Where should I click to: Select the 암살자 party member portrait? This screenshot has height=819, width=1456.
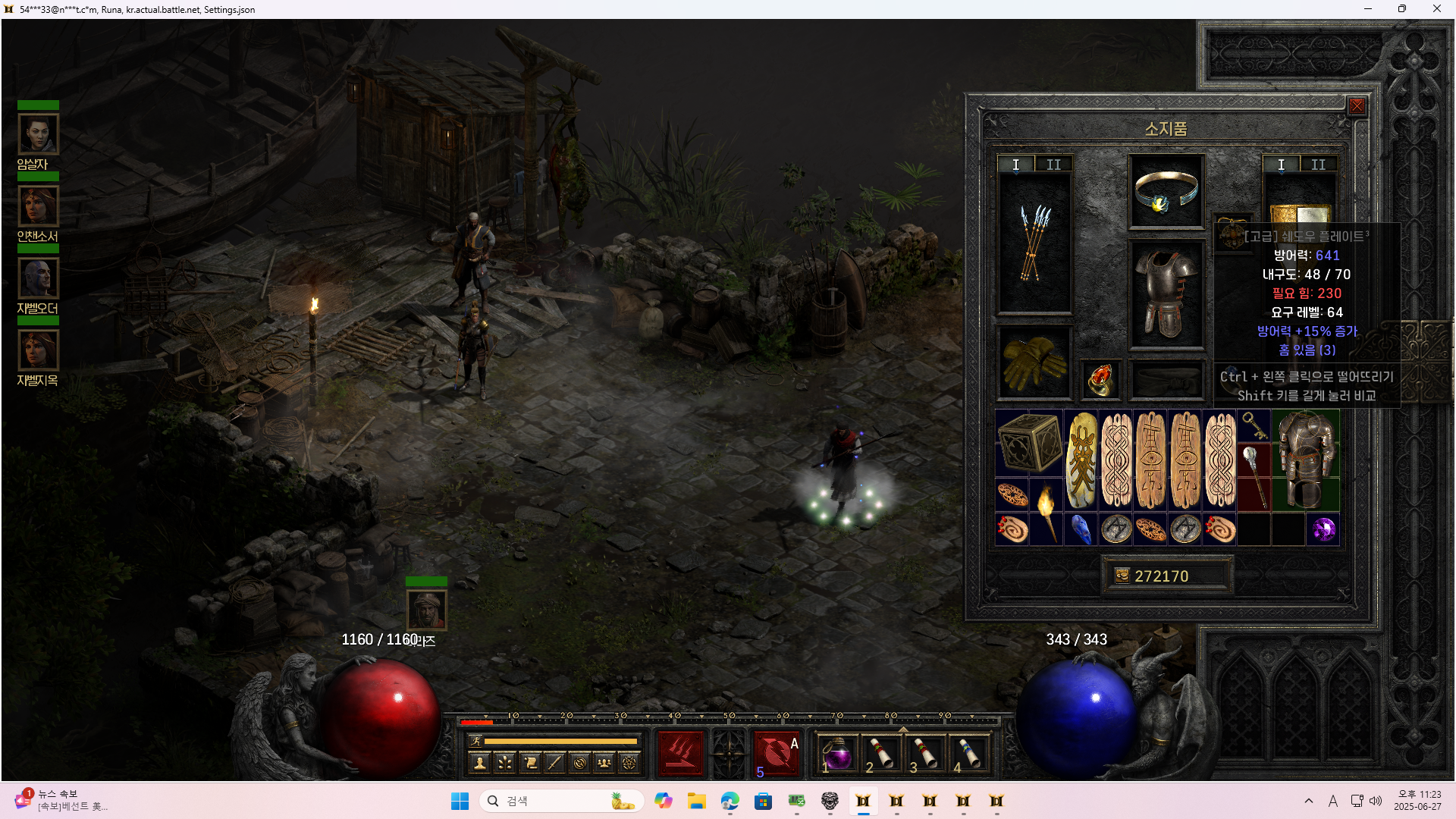click(38, 134)
